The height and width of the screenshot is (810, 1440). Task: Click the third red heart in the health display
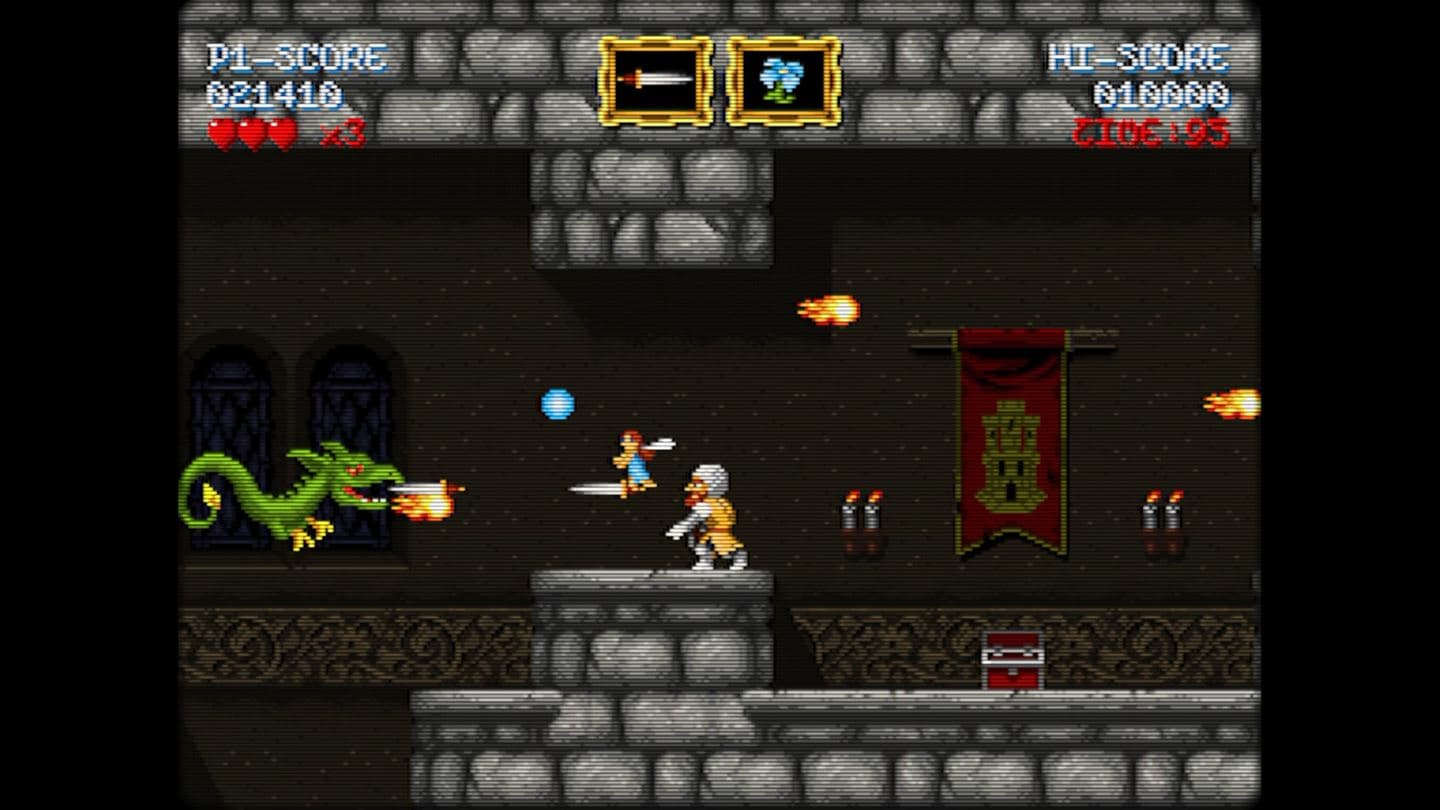[x=281, y=130]
